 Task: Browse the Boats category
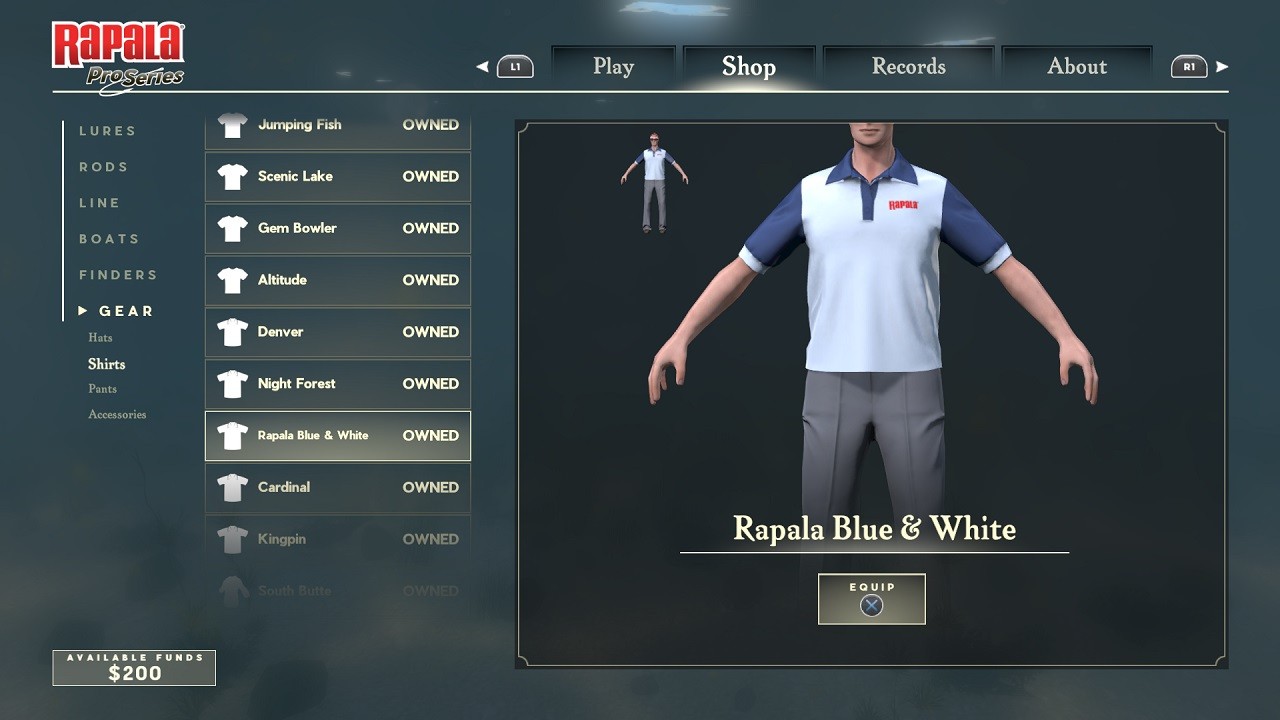[109, 239]
